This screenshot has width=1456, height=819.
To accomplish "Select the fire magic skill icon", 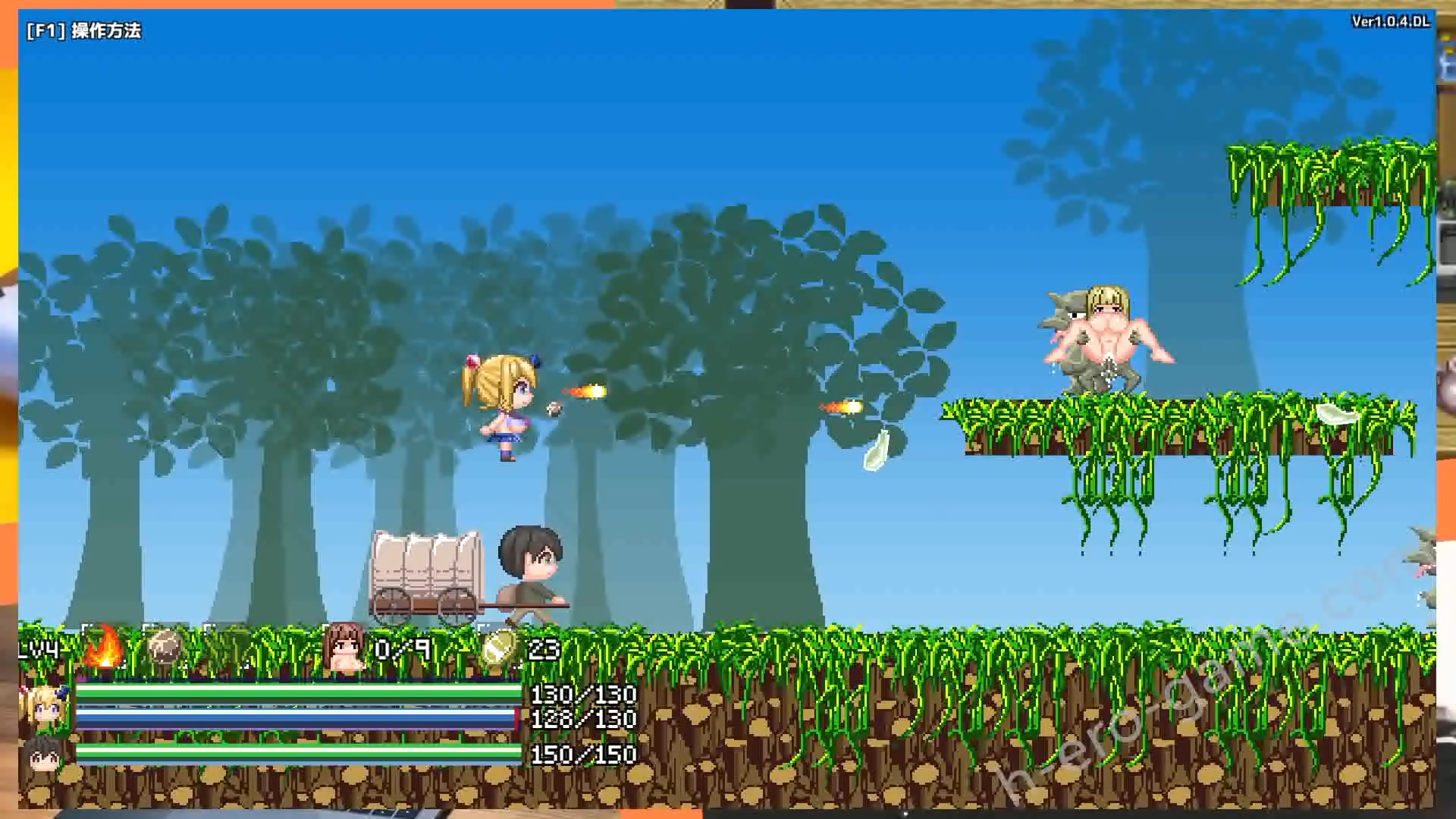I will 104,646.
